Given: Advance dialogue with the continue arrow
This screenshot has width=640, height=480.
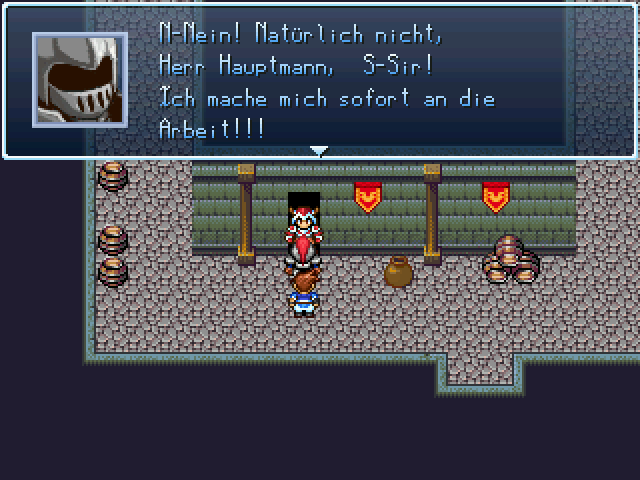Looking at the screenshot, I should [319, 151].
